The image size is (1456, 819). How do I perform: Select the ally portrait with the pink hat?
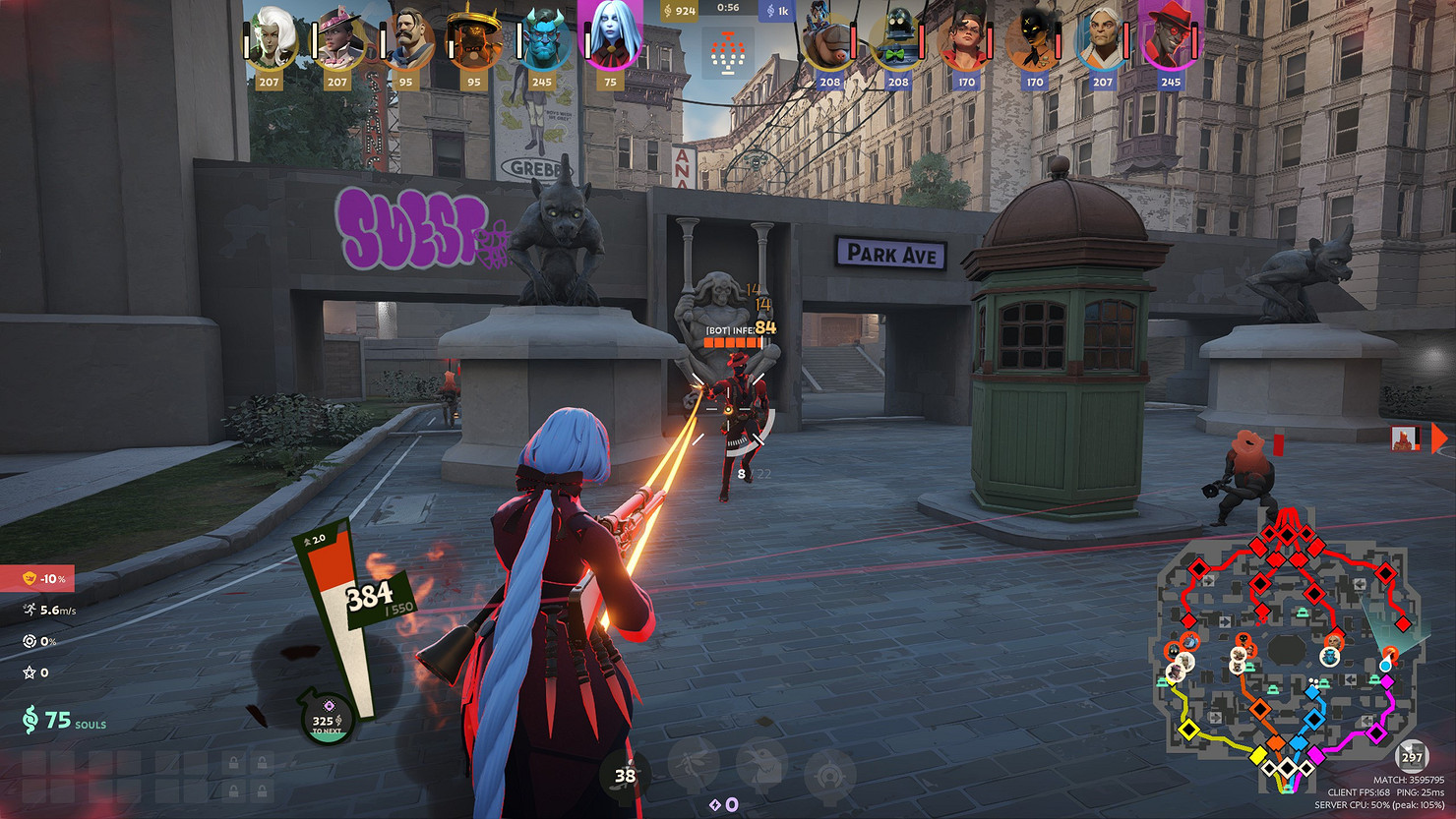(x=338, y=39)
